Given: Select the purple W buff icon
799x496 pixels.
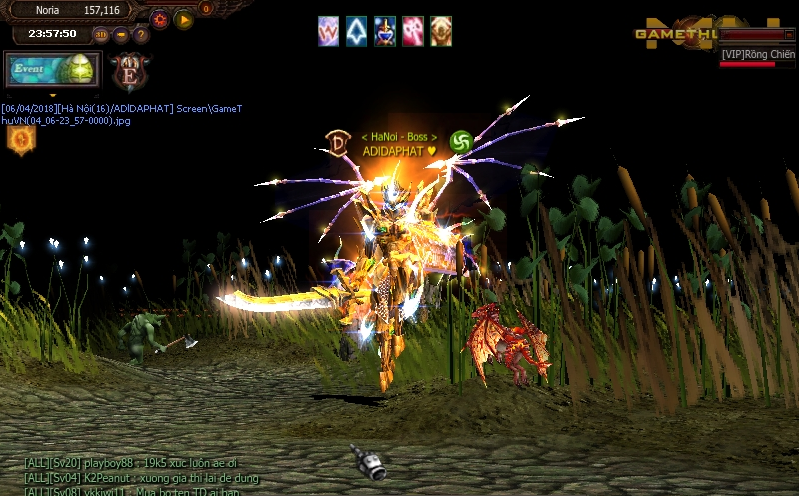Looking at the screenshot, I should pos(329,31).
